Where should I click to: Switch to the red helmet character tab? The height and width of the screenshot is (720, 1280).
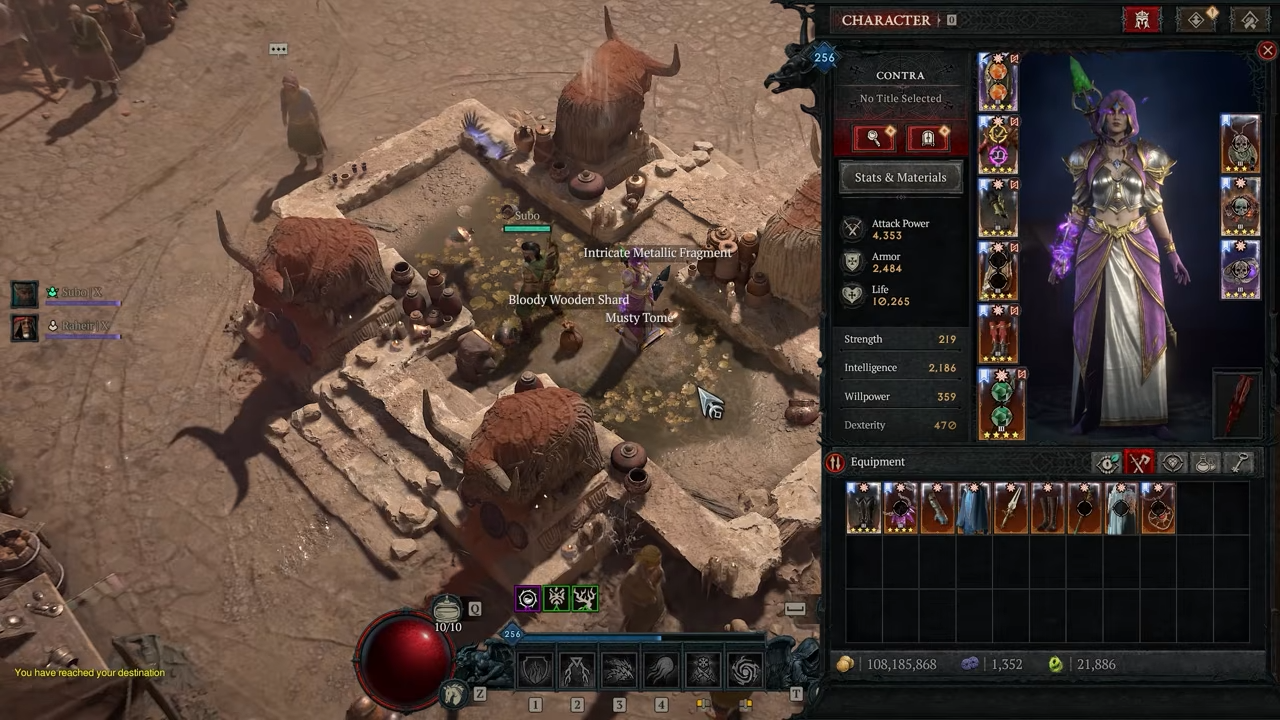(1143, 20)
